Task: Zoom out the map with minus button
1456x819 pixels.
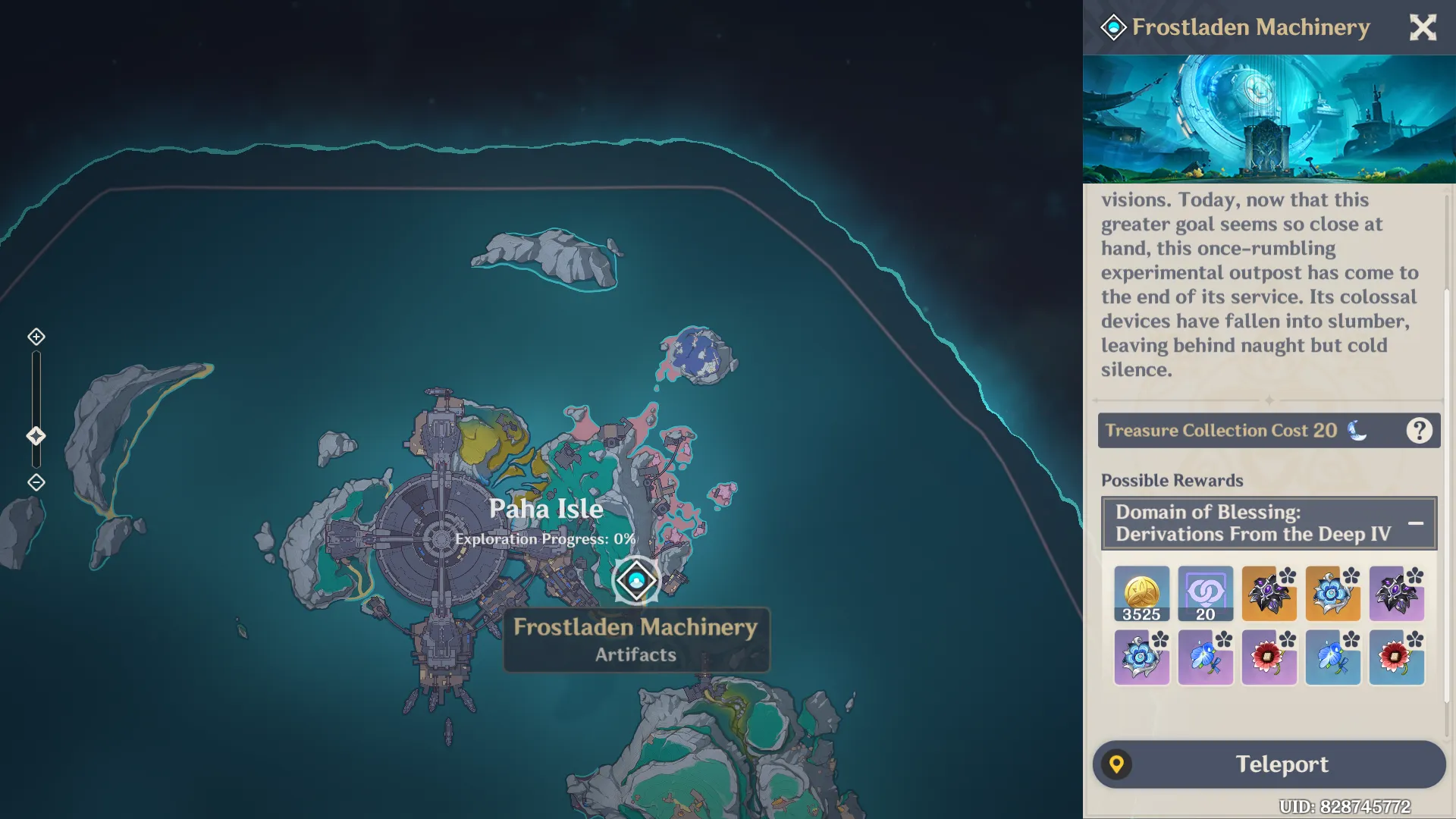Action: [x=36, y=482]
